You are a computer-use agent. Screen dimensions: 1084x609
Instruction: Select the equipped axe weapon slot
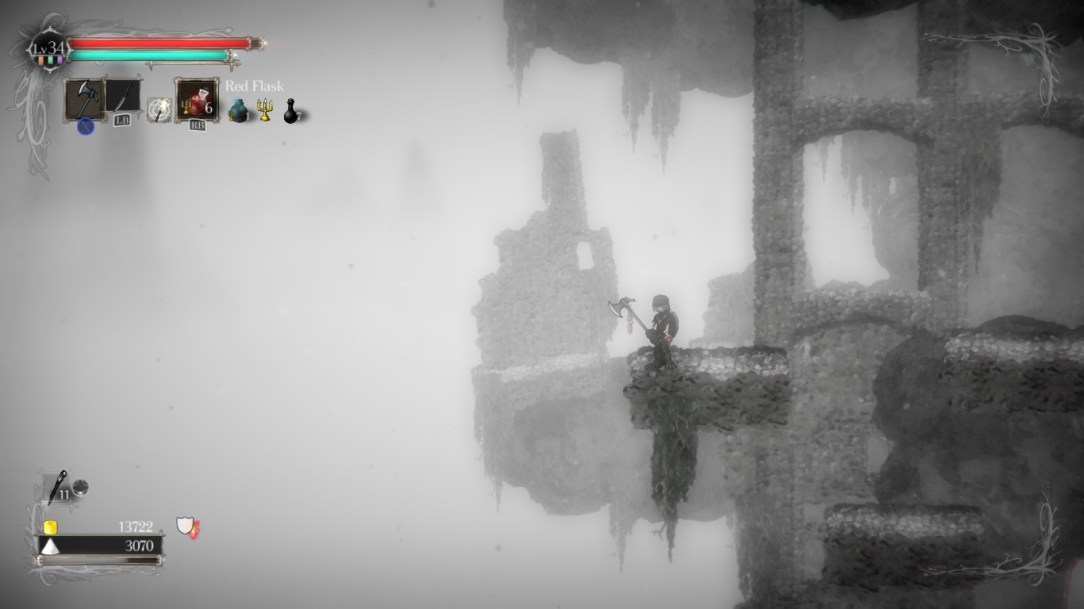85,98
